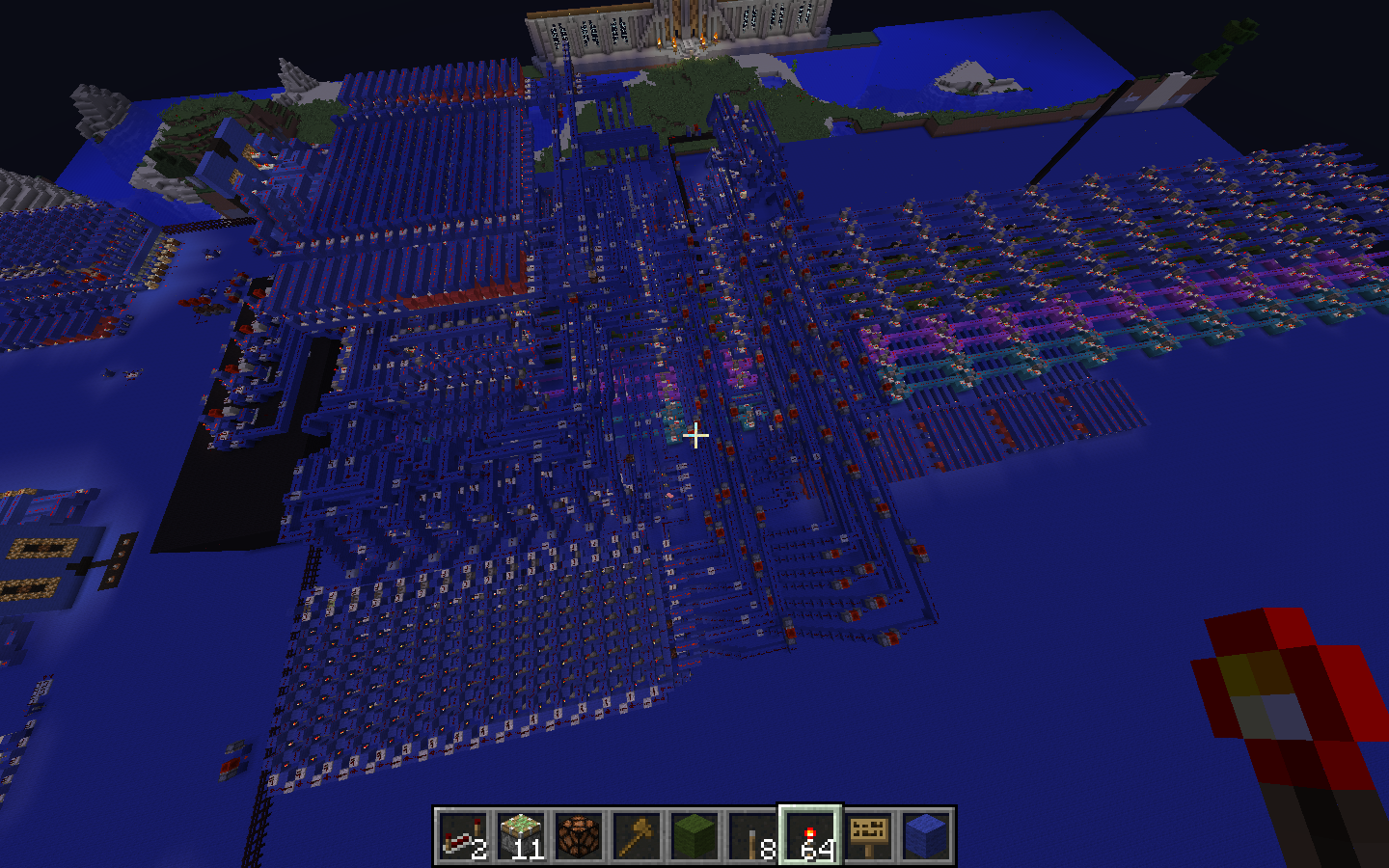The width and height of the screenshot is (1389, 868).
Task: Click the item count 2 on the rail stack
Action: pyautogui.click(x=477, y=849)
